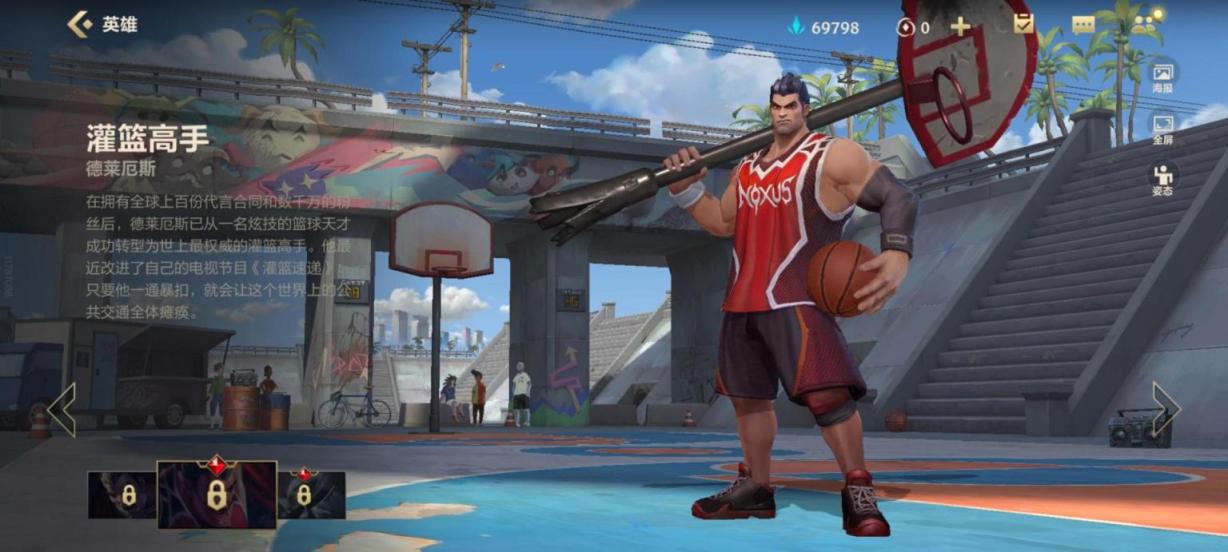Open the chat speech bubble icon
Screen dimensions: 1228x552
coord(1084,26)
